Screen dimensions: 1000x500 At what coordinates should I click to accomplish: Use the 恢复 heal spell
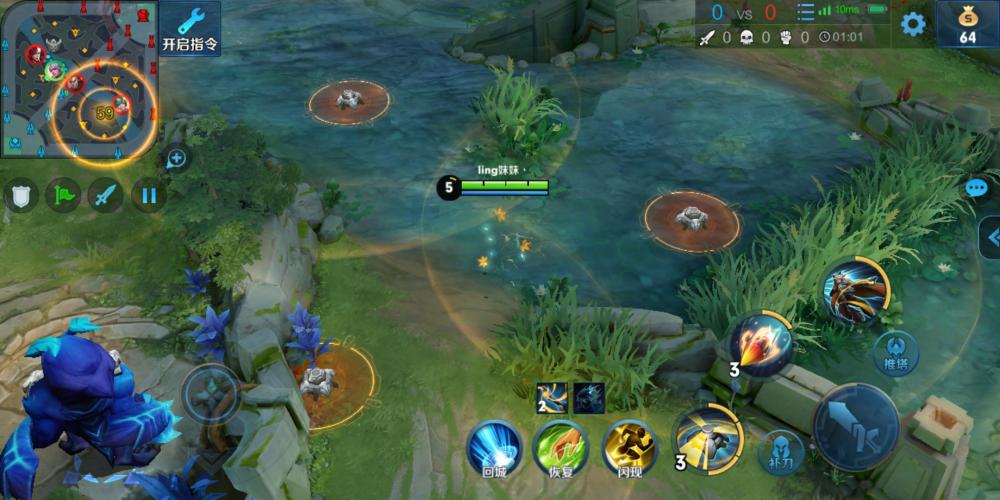[x=561, y=446]
